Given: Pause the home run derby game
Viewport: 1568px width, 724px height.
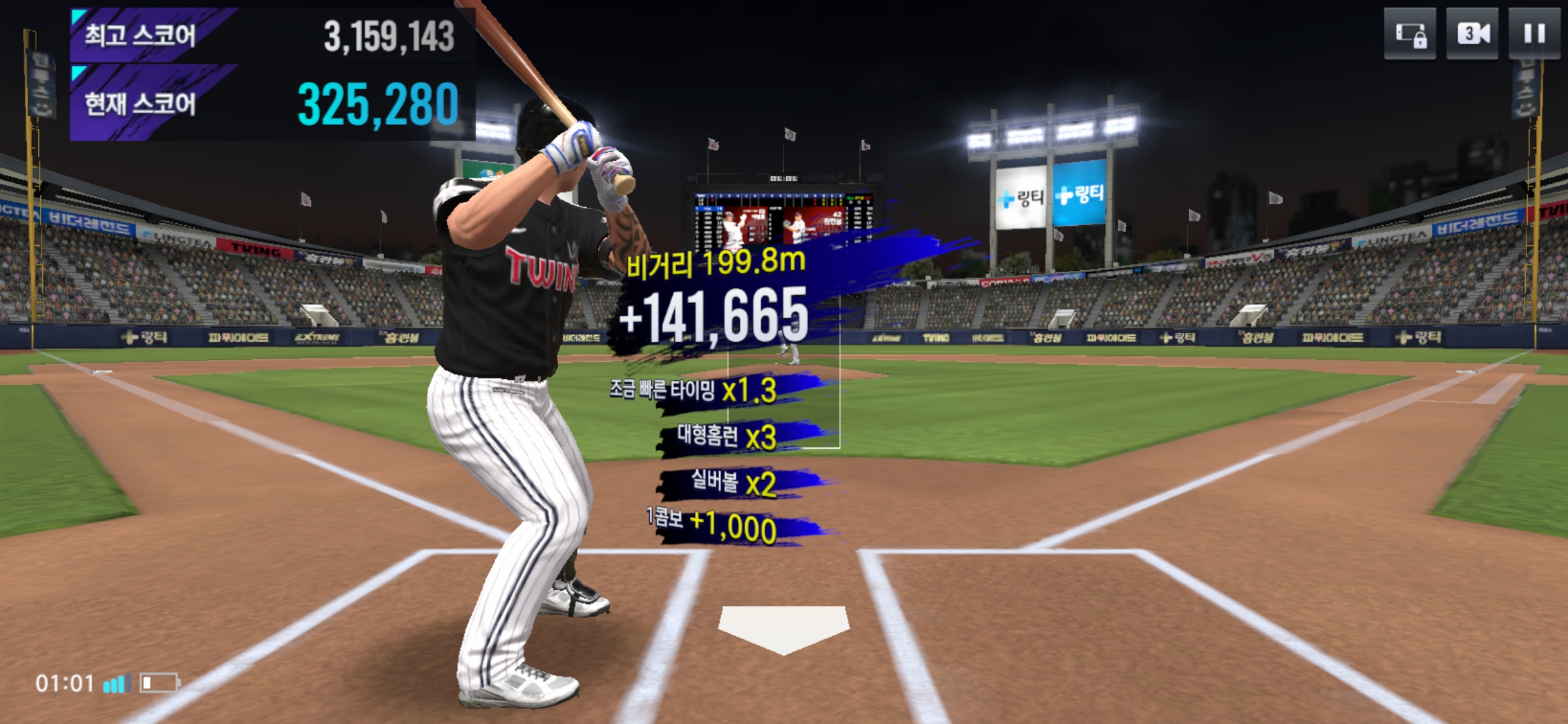Looking at the screenshot, I should point(1534,34).
